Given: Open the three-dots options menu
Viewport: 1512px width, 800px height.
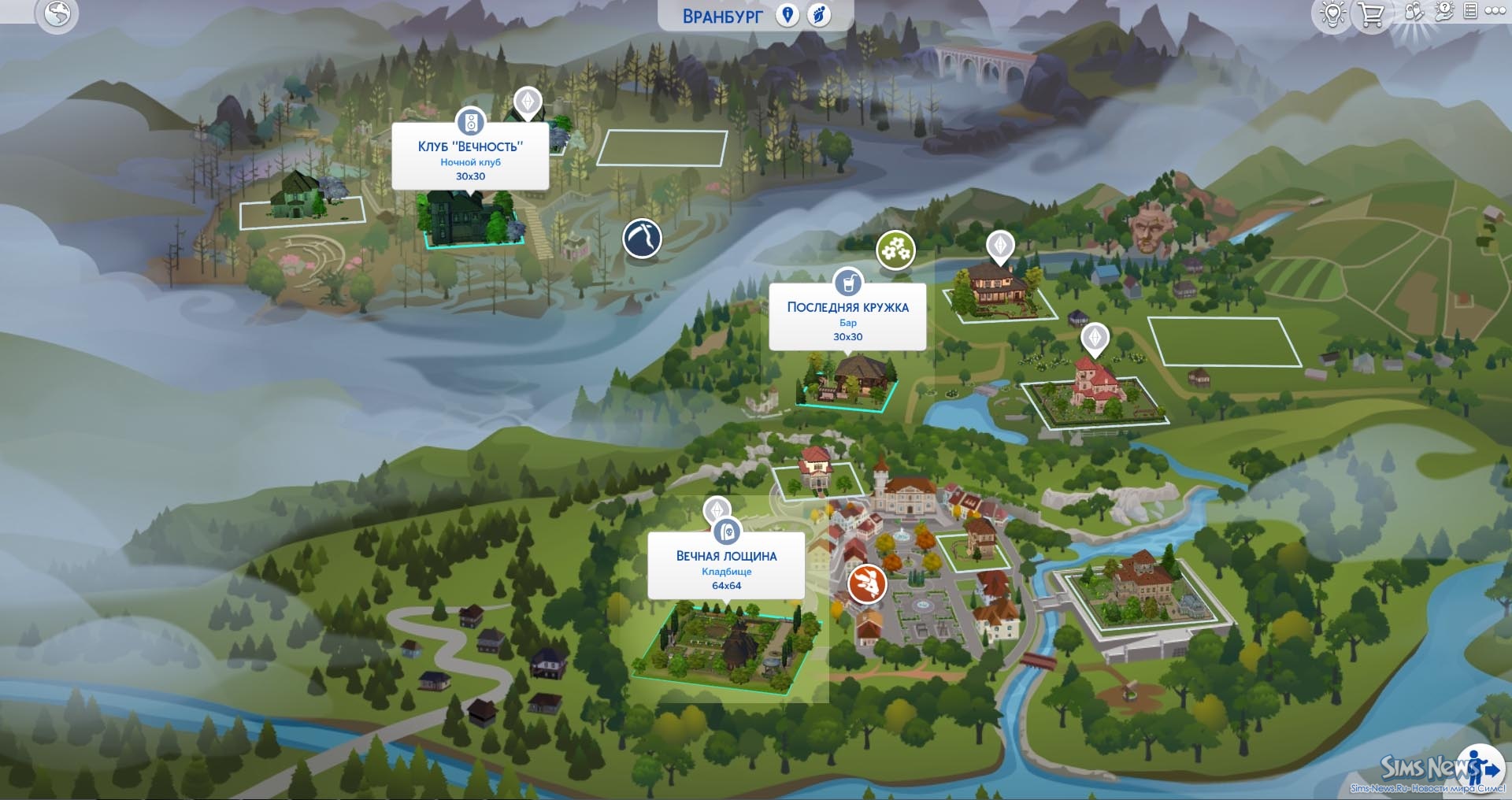Looking at the screenshot, I should [1495, 11].
